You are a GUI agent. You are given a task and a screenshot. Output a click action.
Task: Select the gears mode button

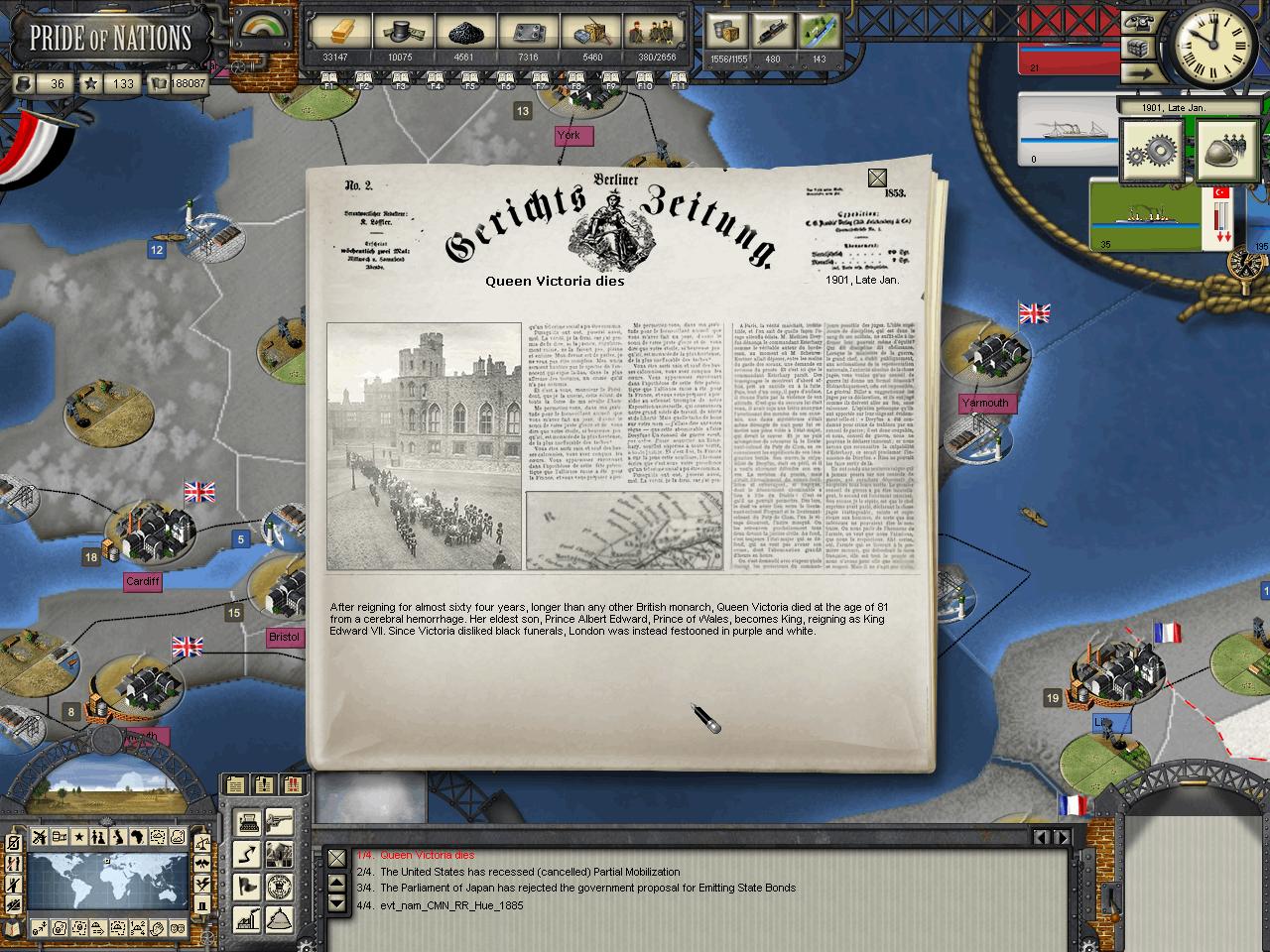click(1151, 151)
